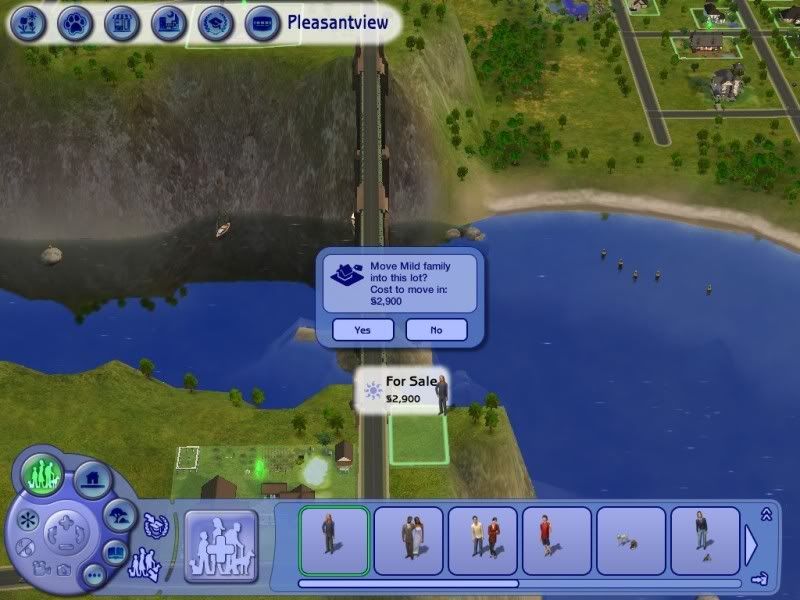Choose the downtown city skyline icon

click(x=167, y=22)
